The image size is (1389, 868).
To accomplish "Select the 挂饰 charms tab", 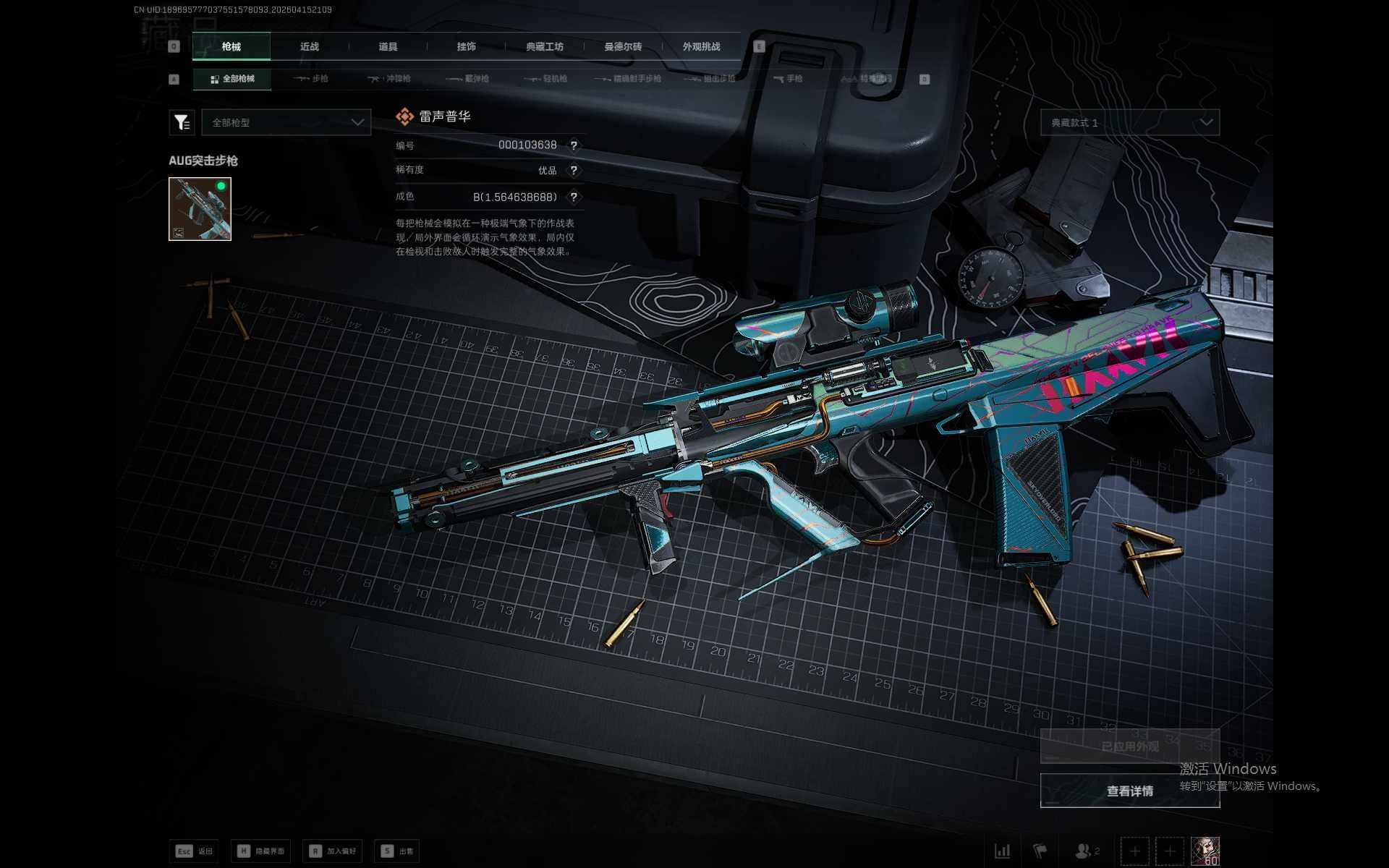I will [467, 46].
